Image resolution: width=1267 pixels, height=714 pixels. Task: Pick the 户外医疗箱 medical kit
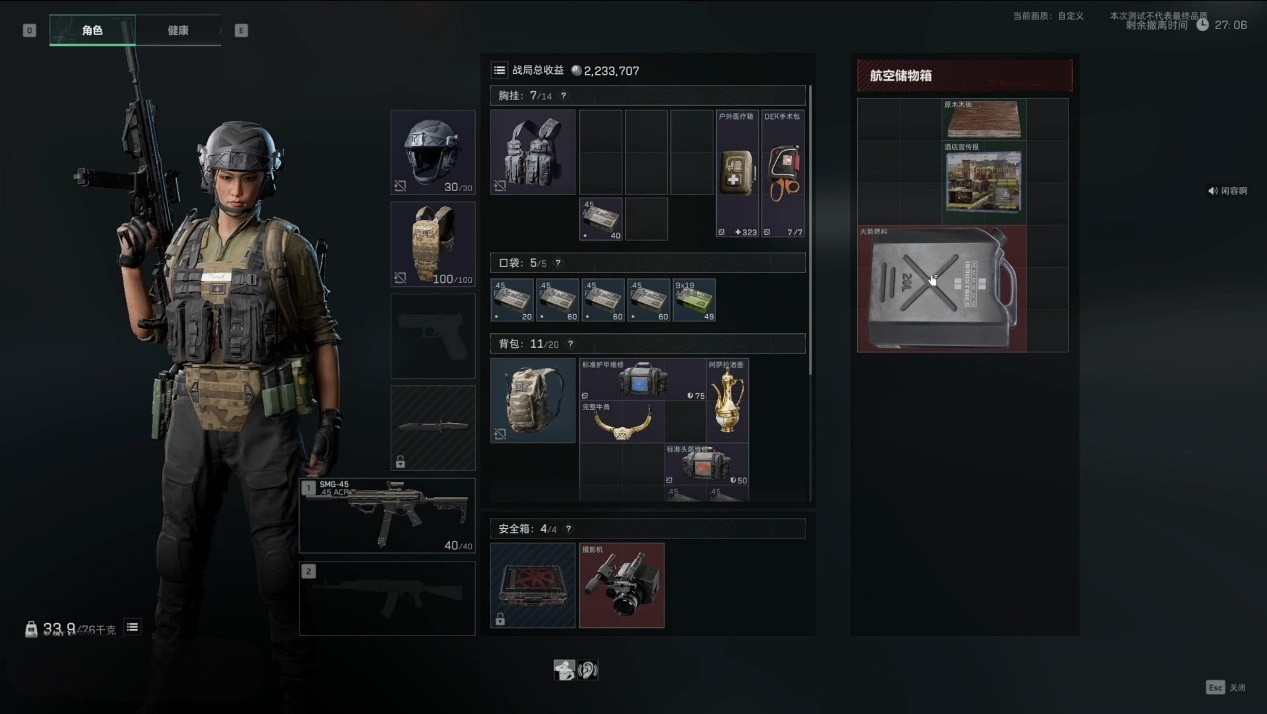738,173
